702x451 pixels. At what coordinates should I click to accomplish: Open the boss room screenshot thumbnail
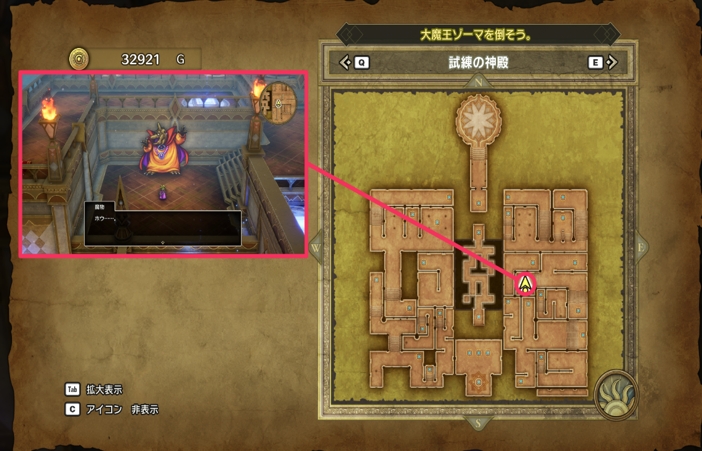pos(160,164)
